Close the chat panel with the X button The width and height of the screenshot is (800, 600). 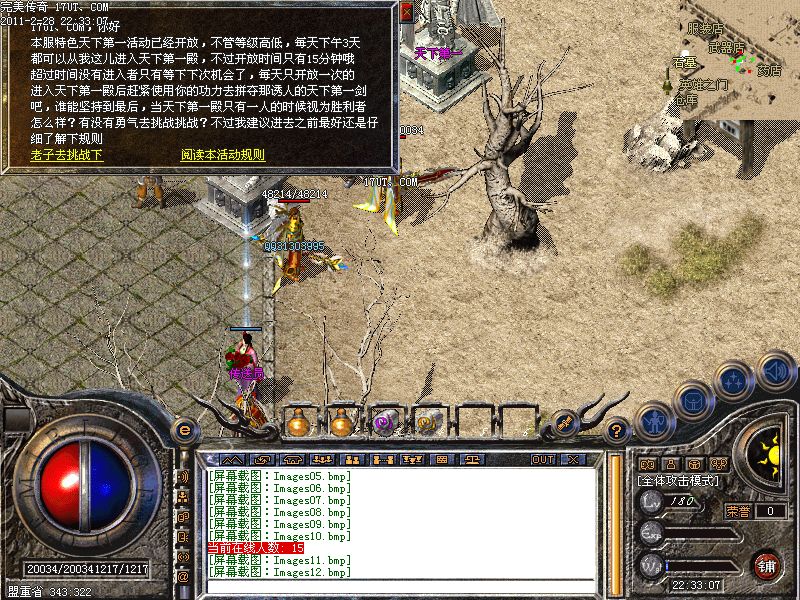click(573, 459)
